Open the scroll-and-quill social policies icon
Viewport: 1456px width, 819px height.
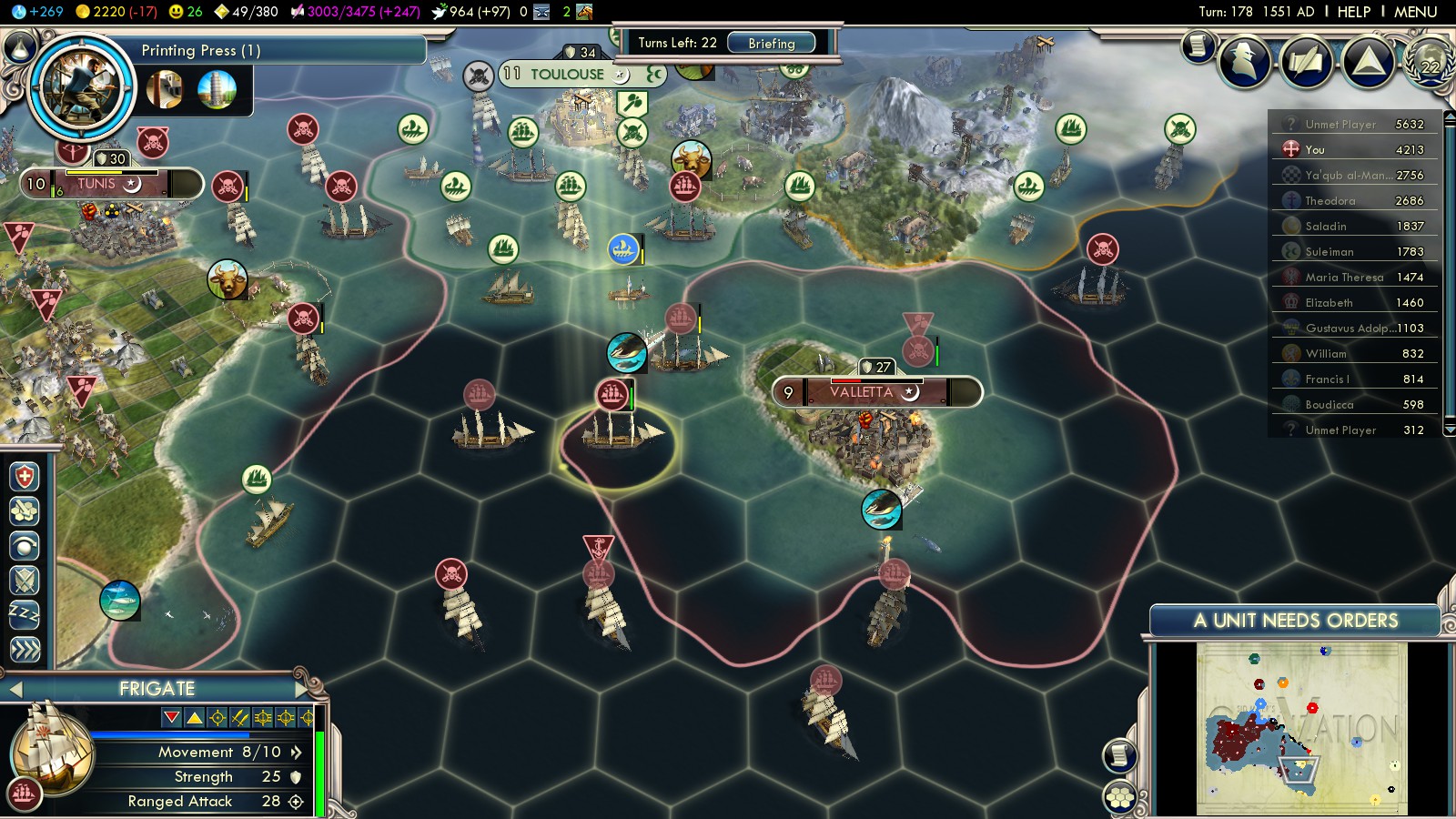[1308, 62]
